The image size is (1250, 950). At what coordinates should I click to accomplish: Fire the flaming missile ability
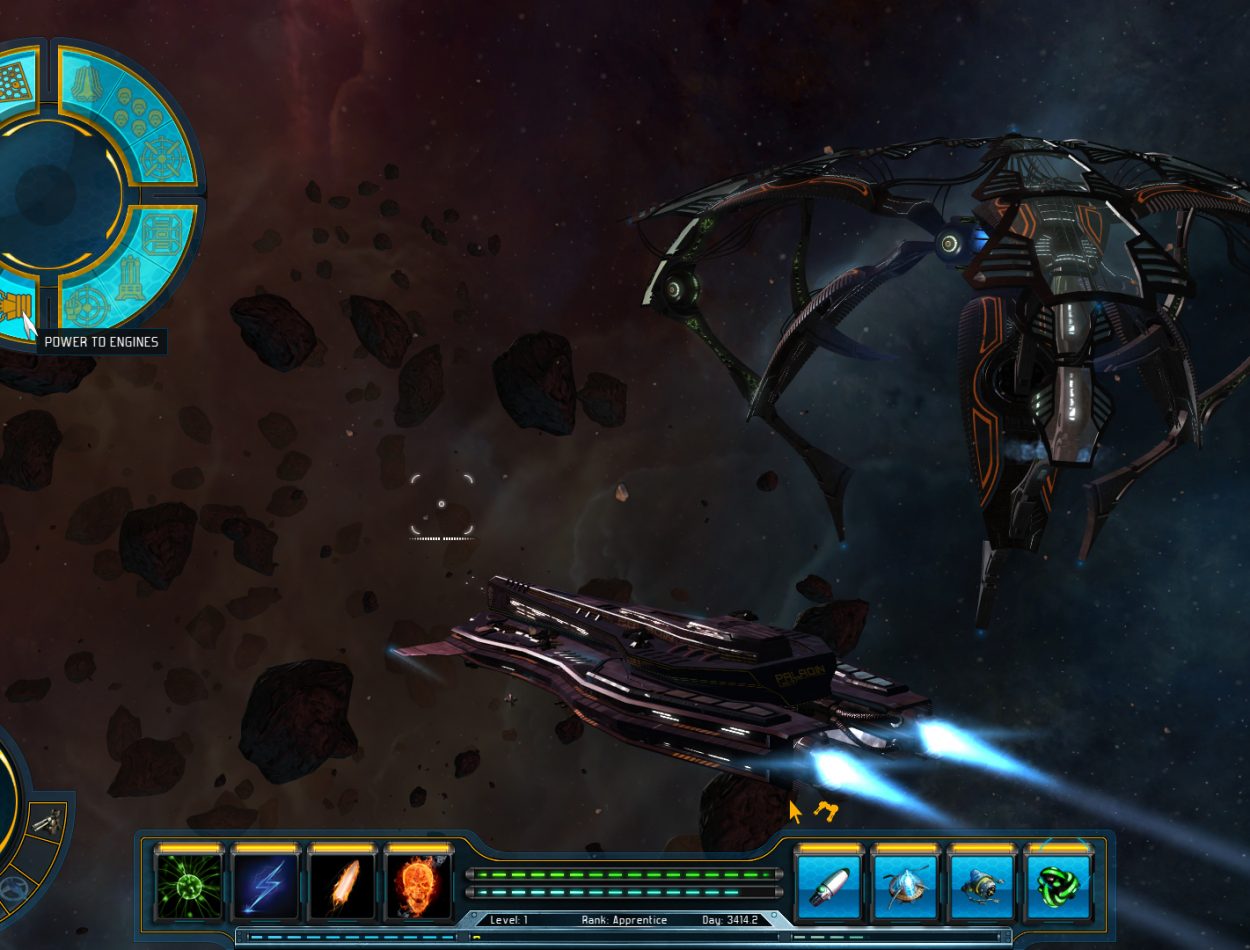(x=342, y=887)
